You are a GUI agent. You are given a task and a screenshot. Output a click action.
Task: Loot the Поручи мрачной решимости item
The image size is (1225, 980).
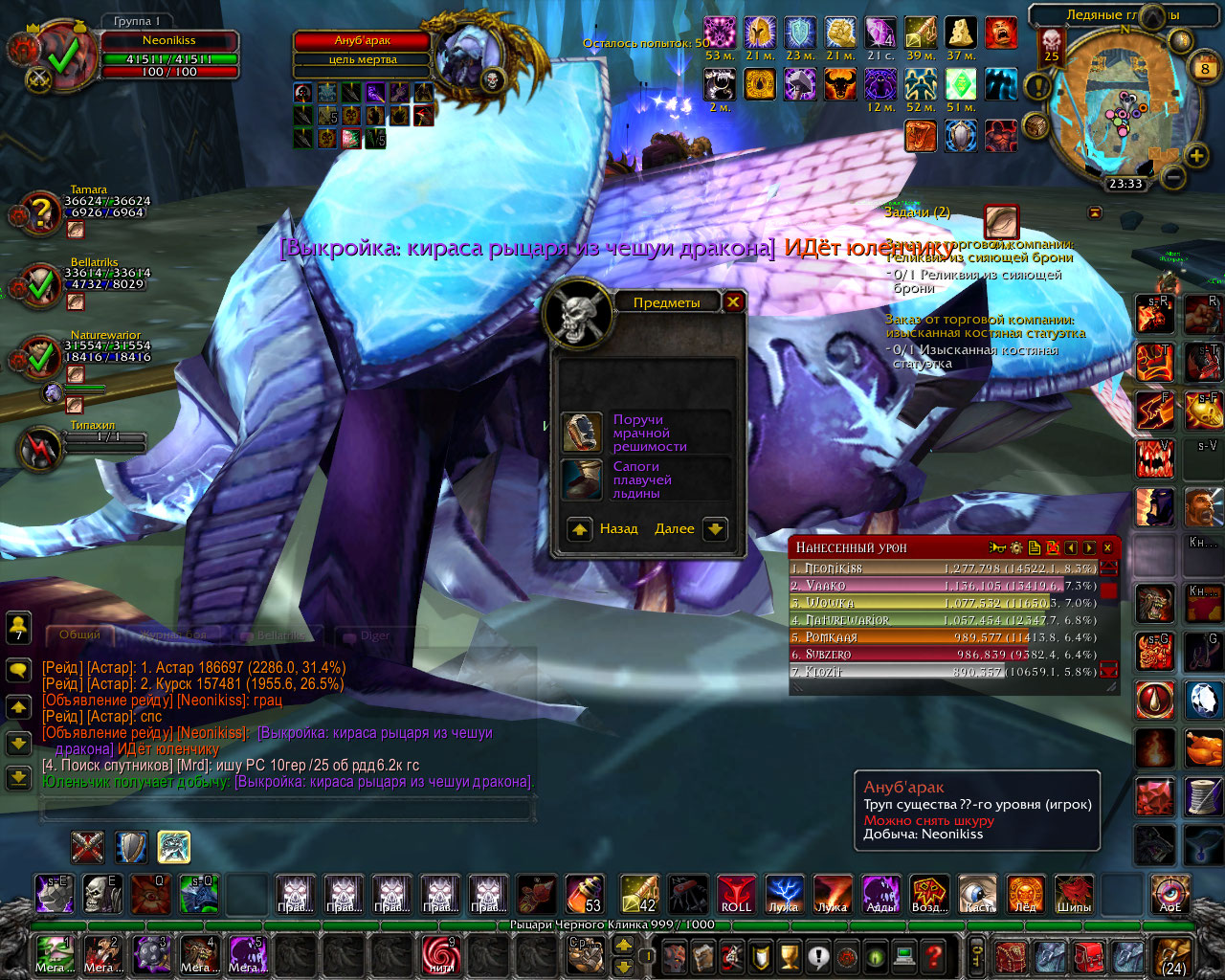coord(582,433)
